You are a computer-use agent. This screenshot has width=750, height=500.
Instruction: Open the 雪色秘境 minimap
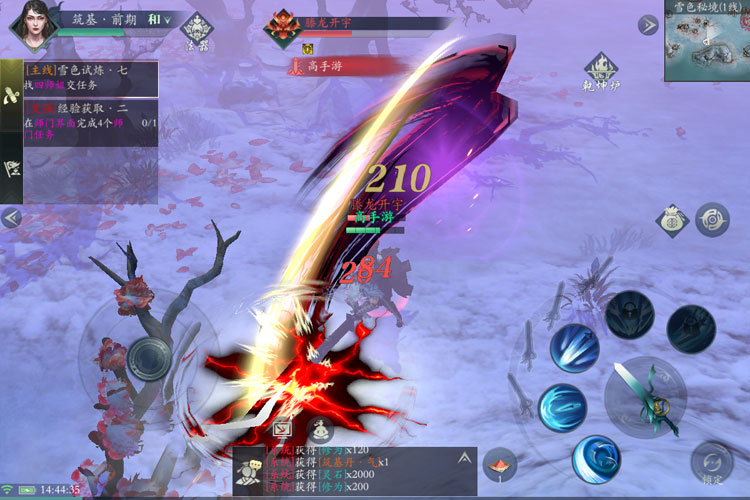[706, 44]
